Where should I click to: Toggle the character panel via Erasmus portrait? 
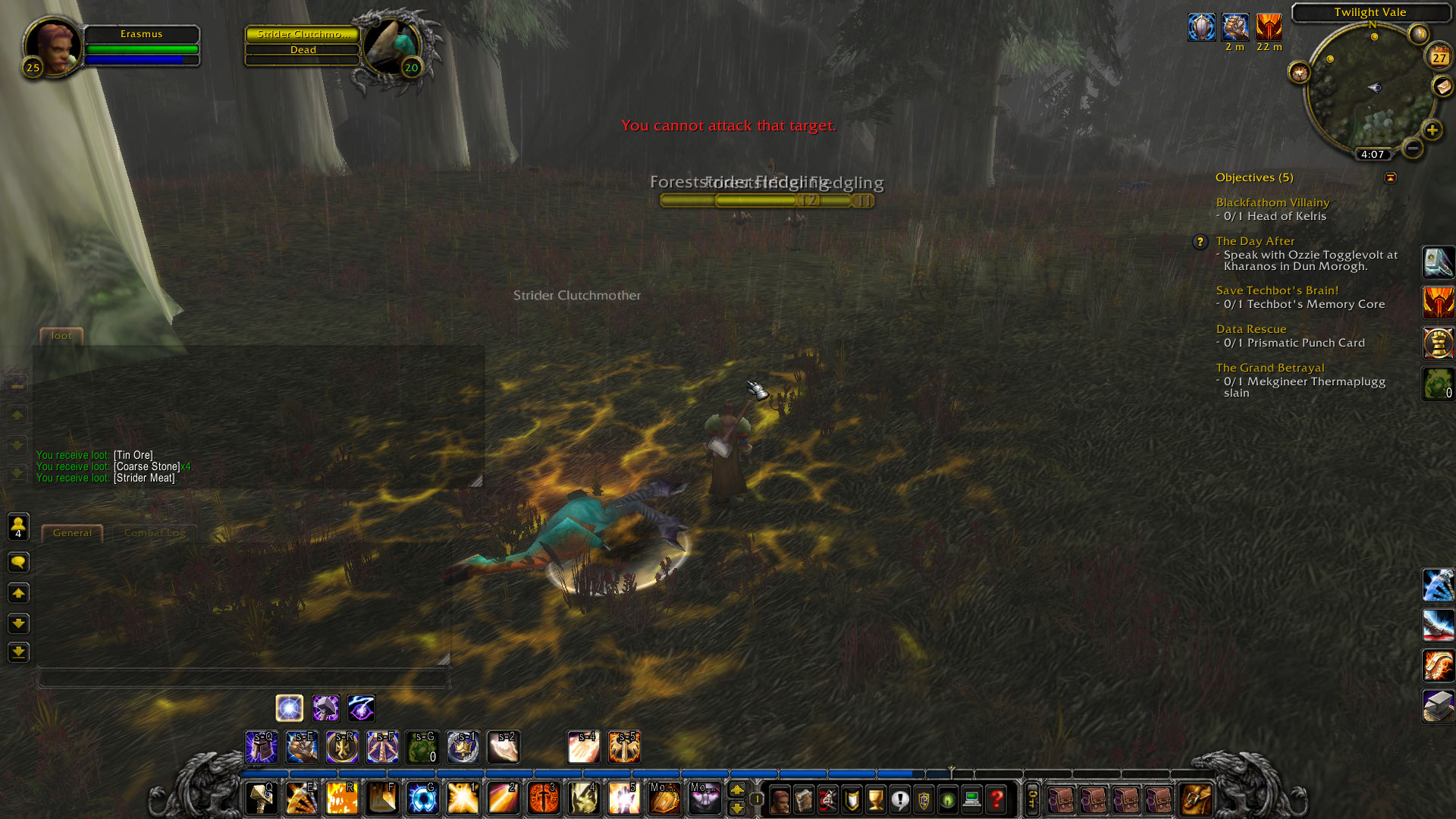click(53, 47)
